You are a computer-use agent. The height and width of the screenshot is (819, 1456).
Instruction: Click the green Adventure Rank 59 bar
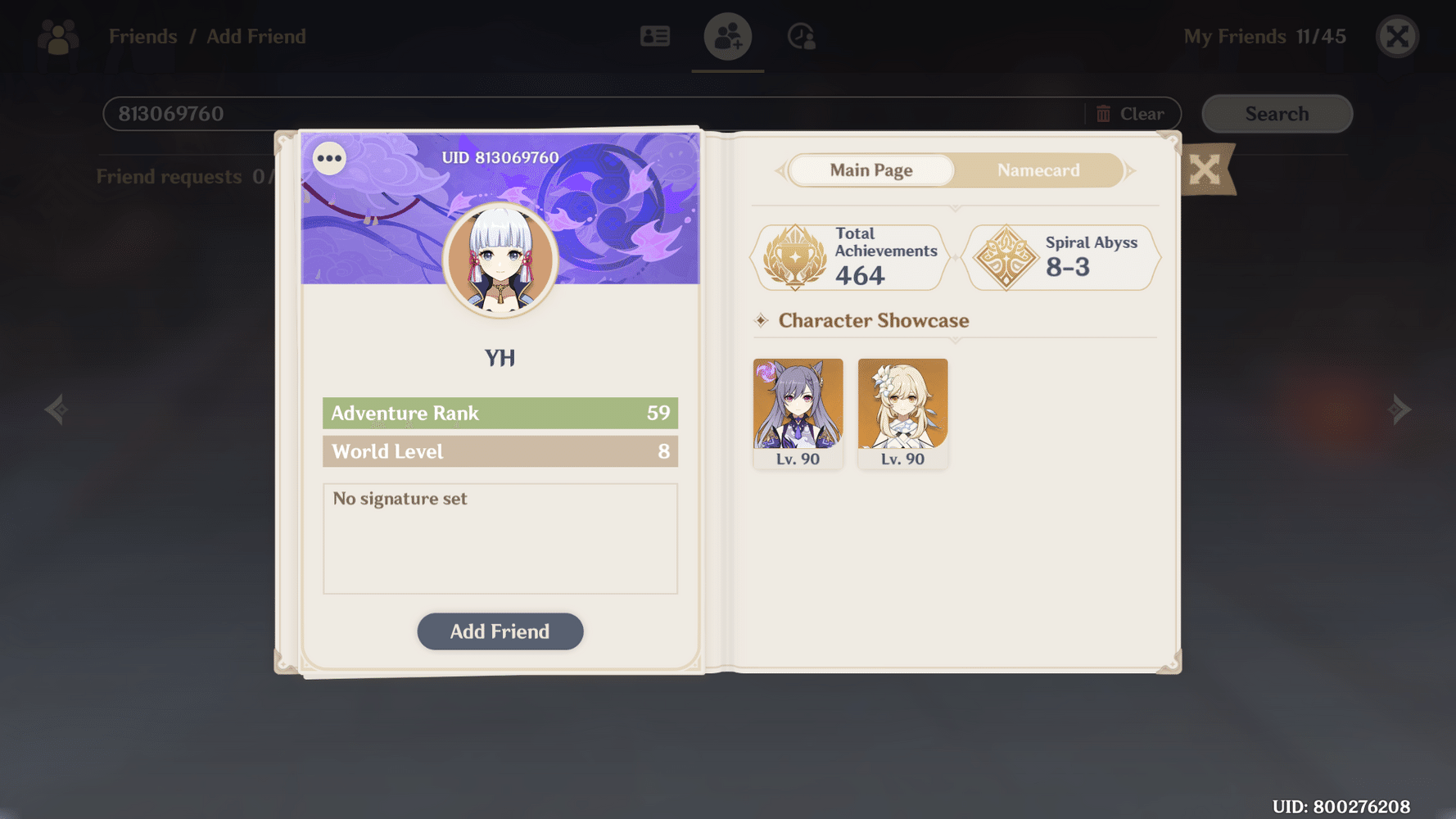(x=500, y=413)
